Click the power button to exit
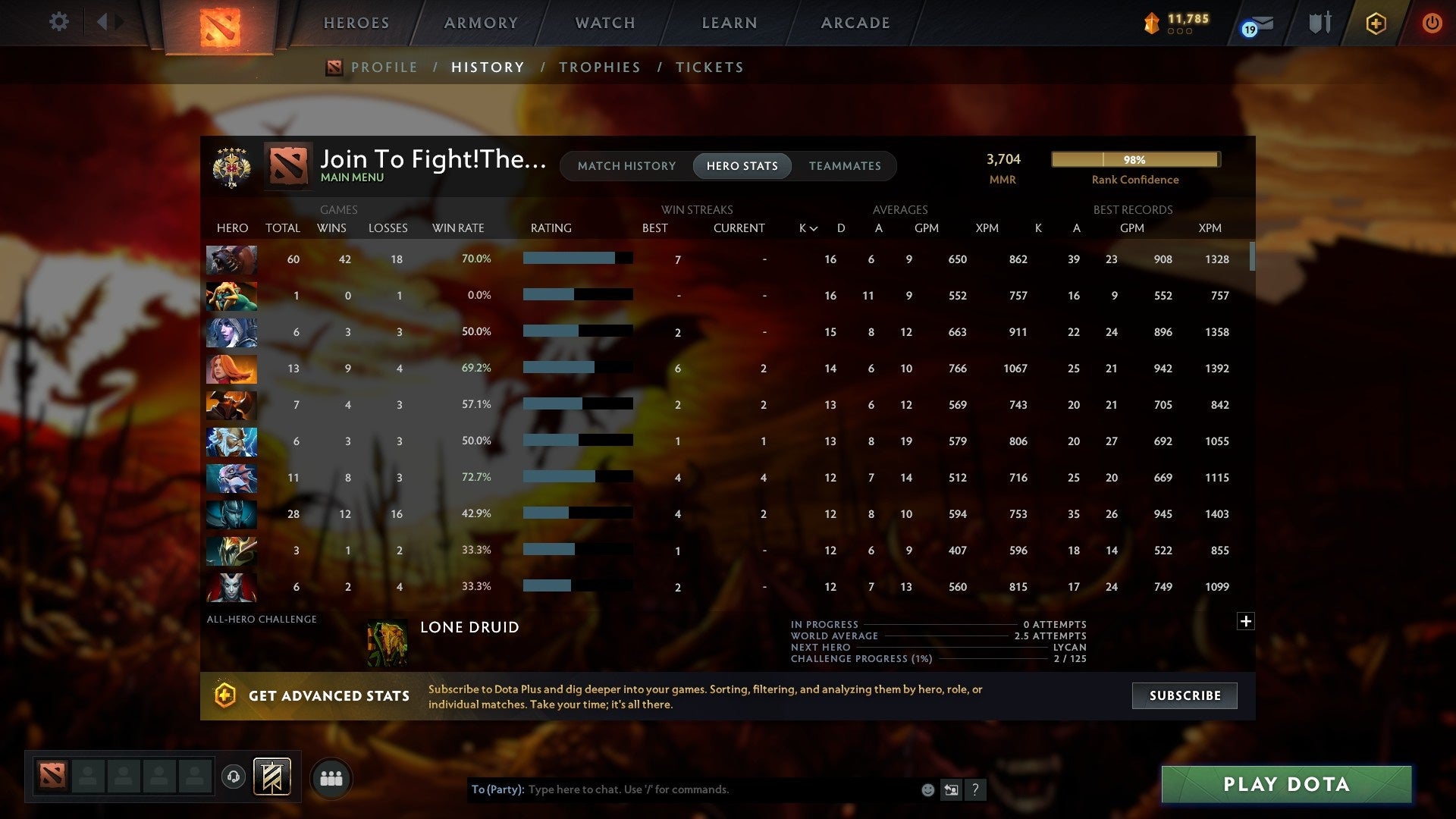This screenshot has width=1456, height=819. (1432, 23)
